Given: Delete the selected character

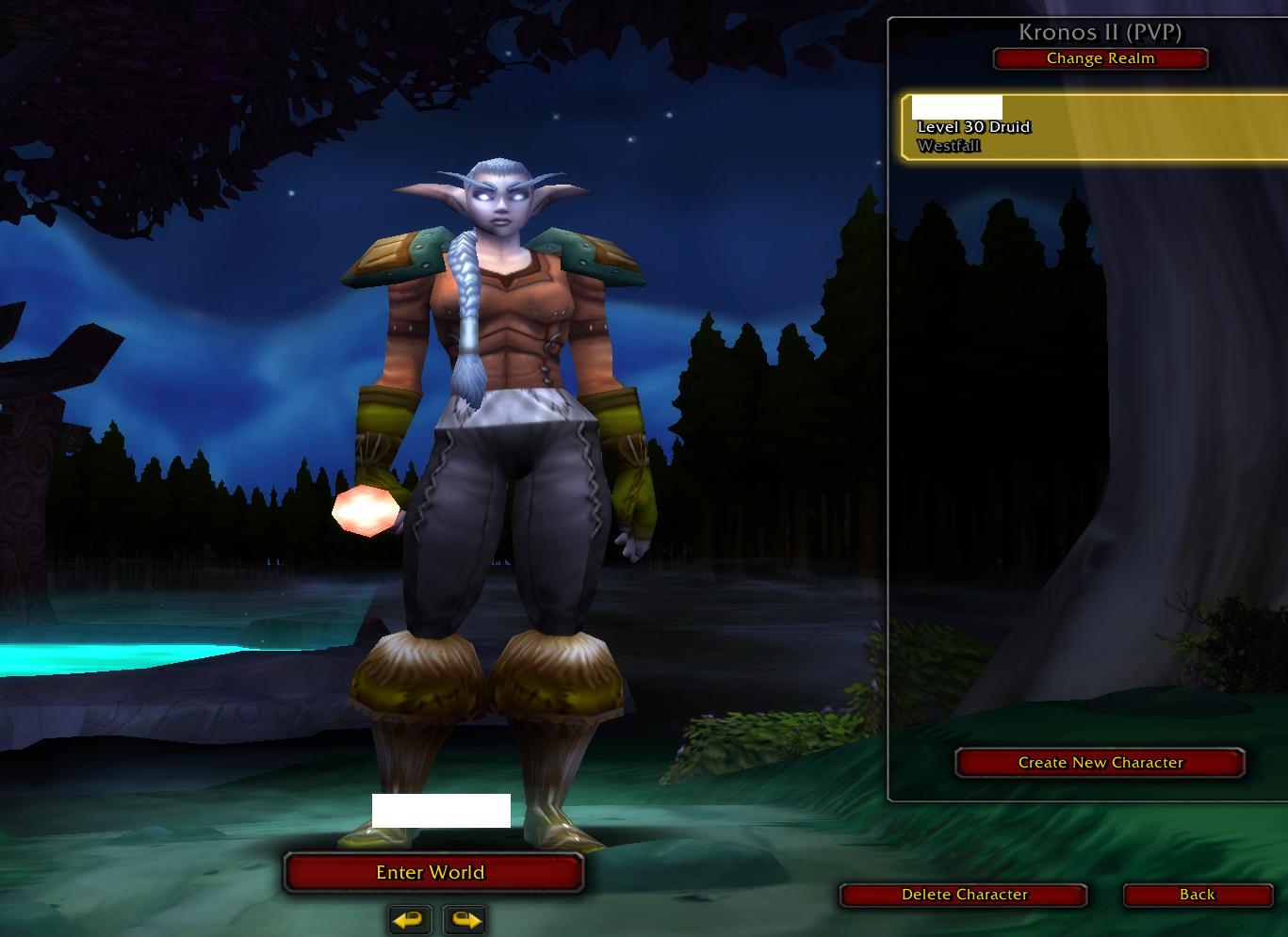Looking at the screenshot, I should pos(964,895).
